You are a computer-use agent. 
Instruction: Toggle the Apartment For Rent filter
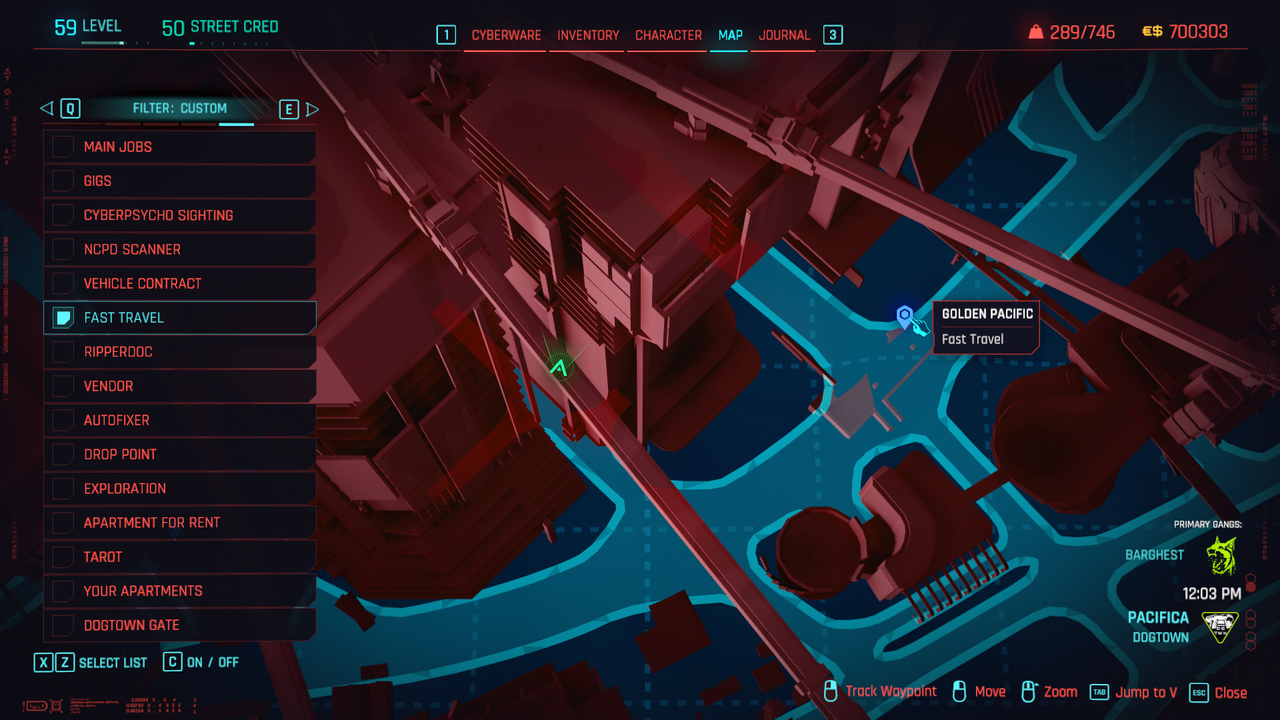click(x=64, y=522)
